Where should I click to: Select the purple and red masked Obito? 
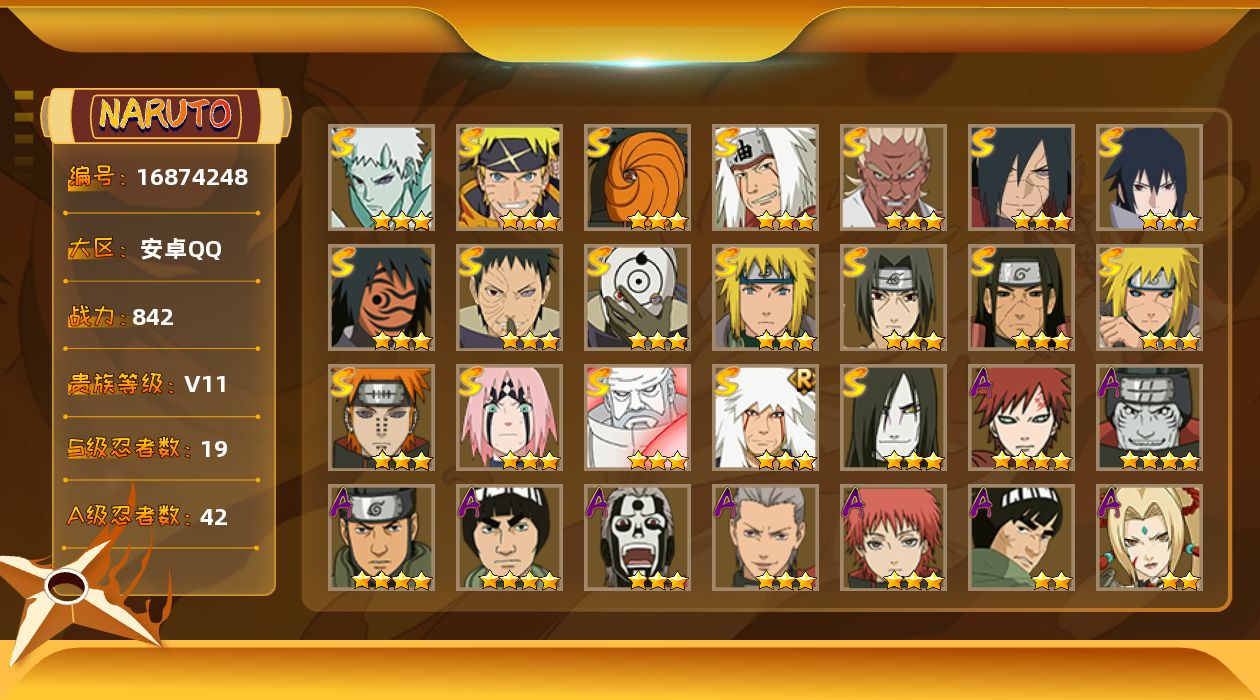(381, 298)
